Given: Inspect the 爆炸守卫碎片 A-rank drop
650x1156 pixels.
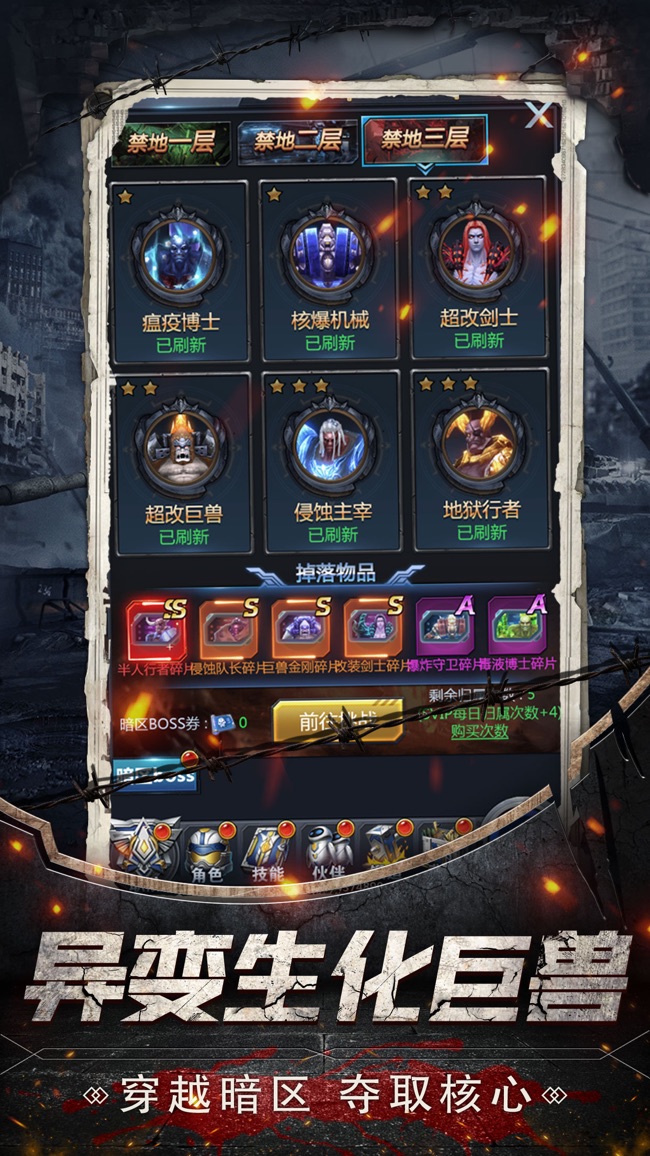Looking at the screenshot, I should point(445,627).
